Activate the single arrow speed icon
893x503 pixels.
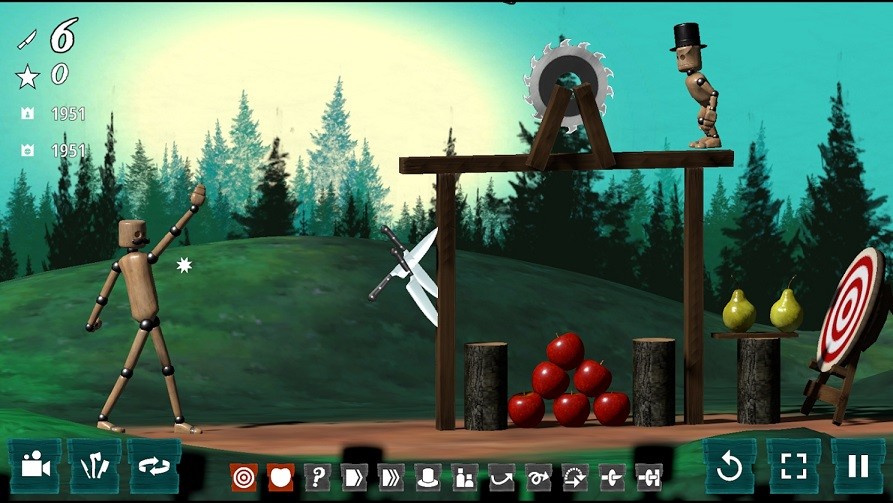[354, 477]
